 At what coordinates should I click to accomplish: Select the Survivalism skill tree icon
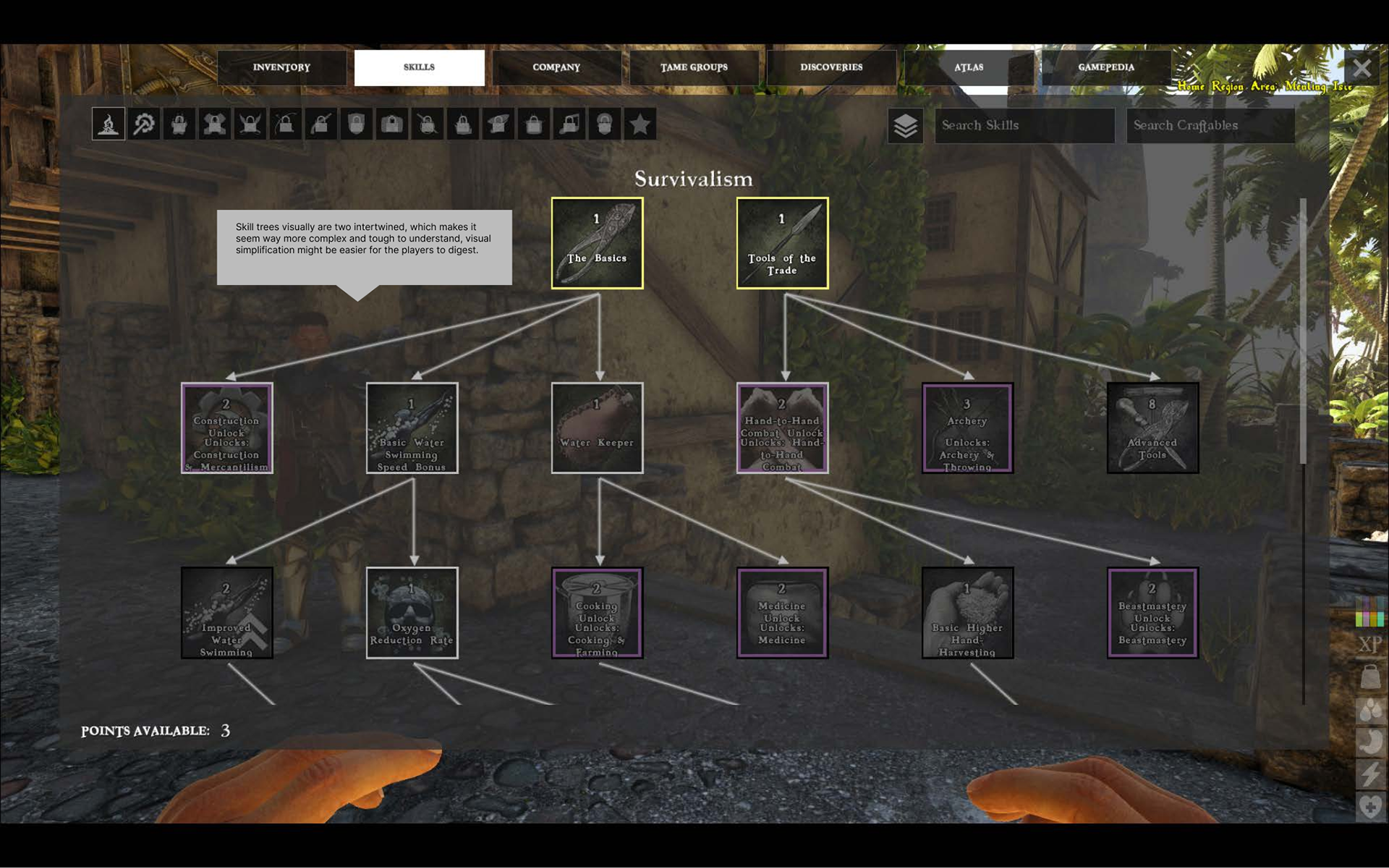(107, 124)
